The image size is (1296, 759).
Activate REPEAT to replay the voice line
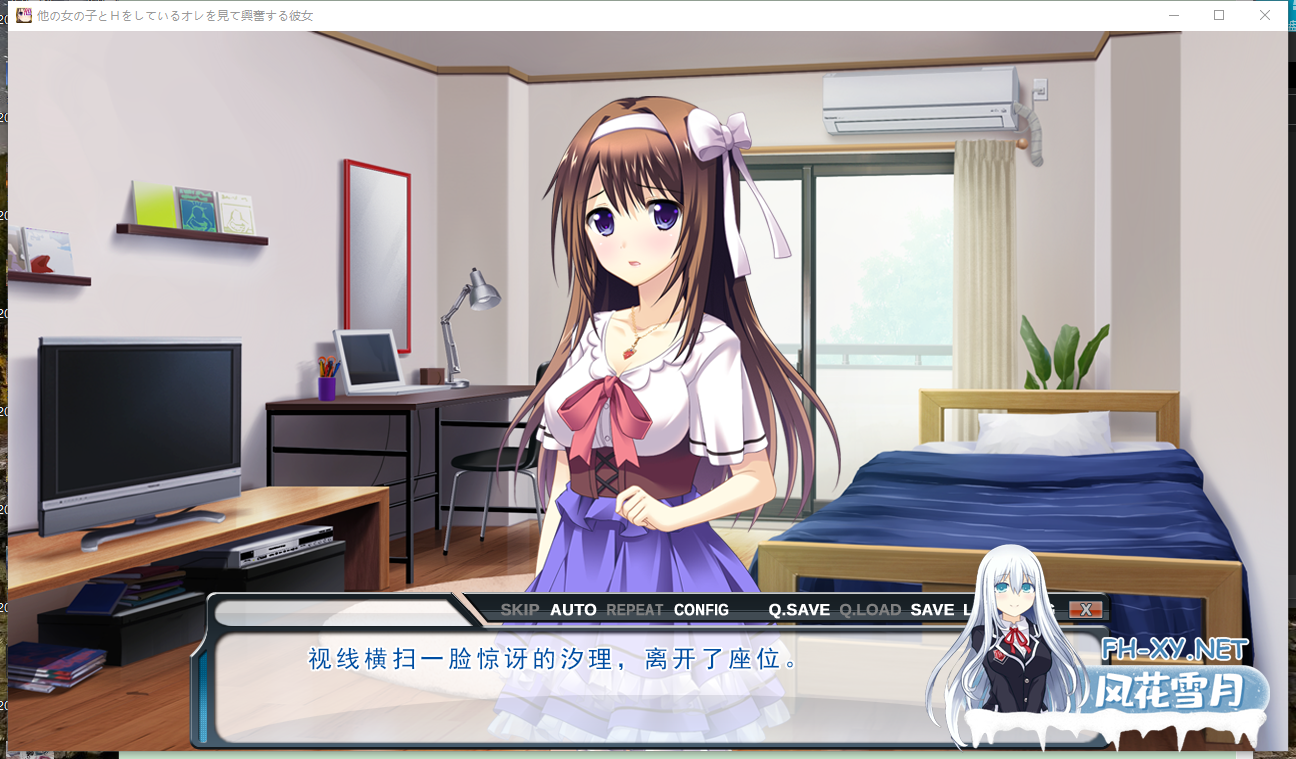(633, 609)
